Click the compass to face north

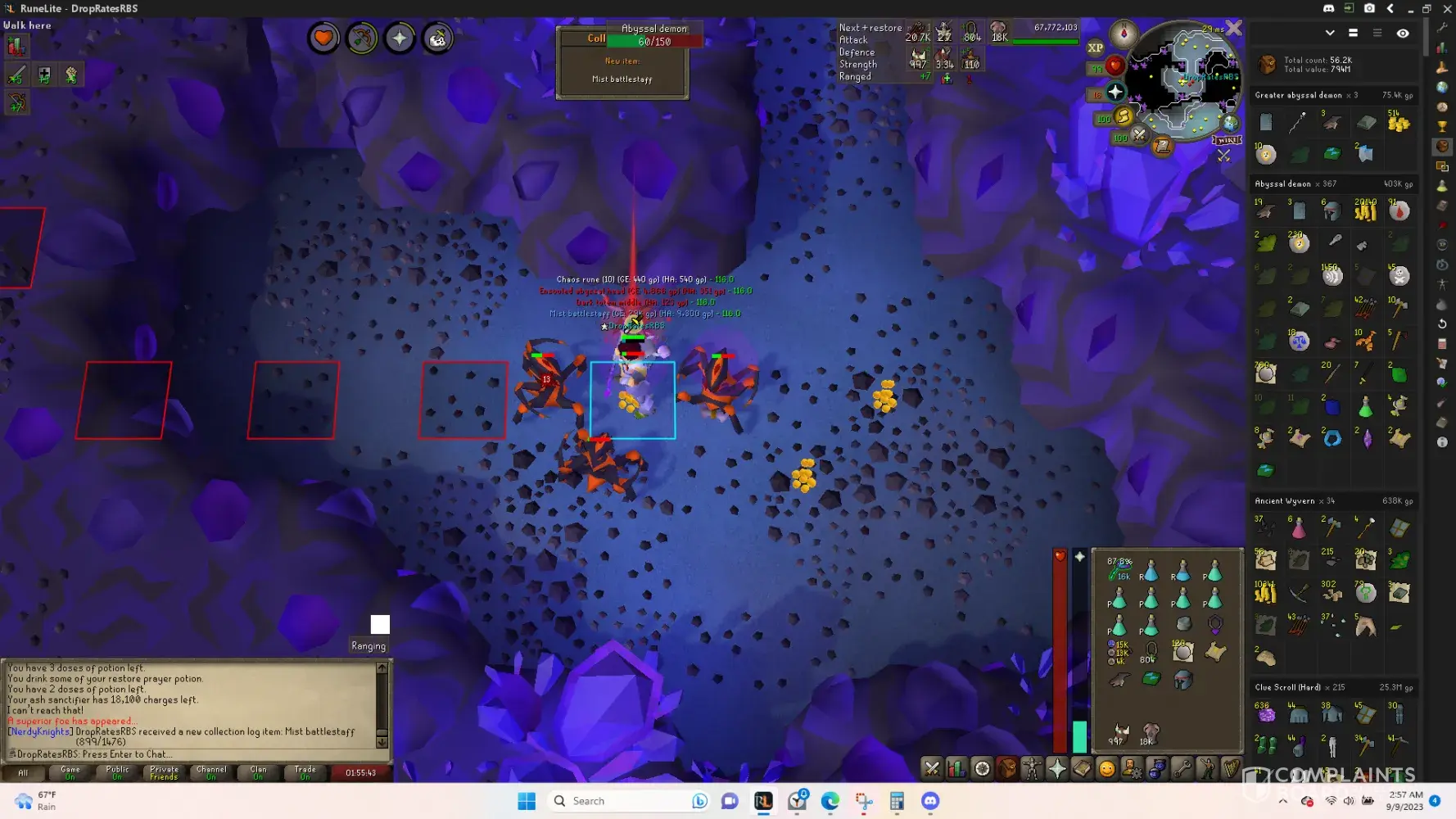[x=1124, y=34]
